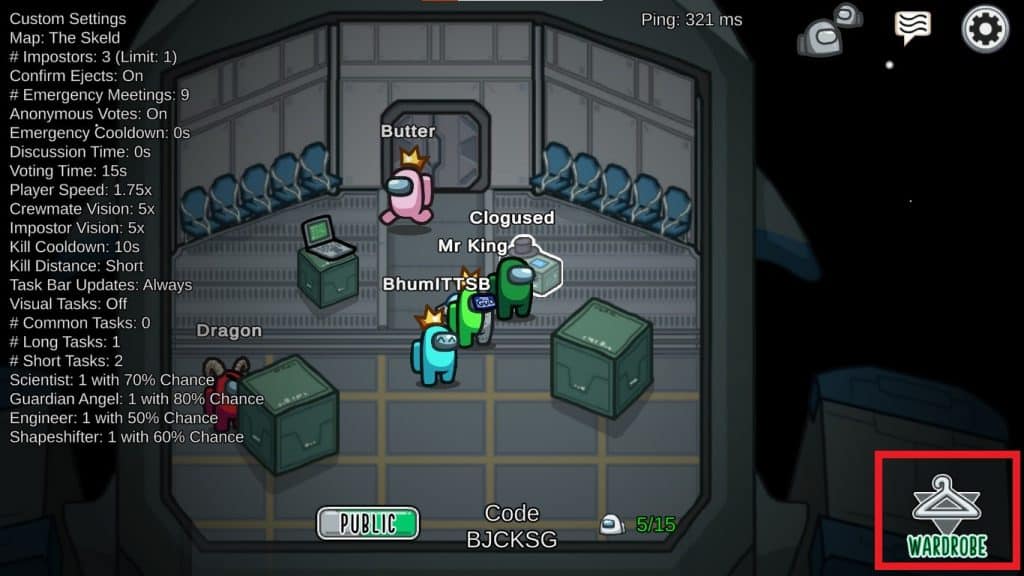Open the gear settings menu

point(985,29)
